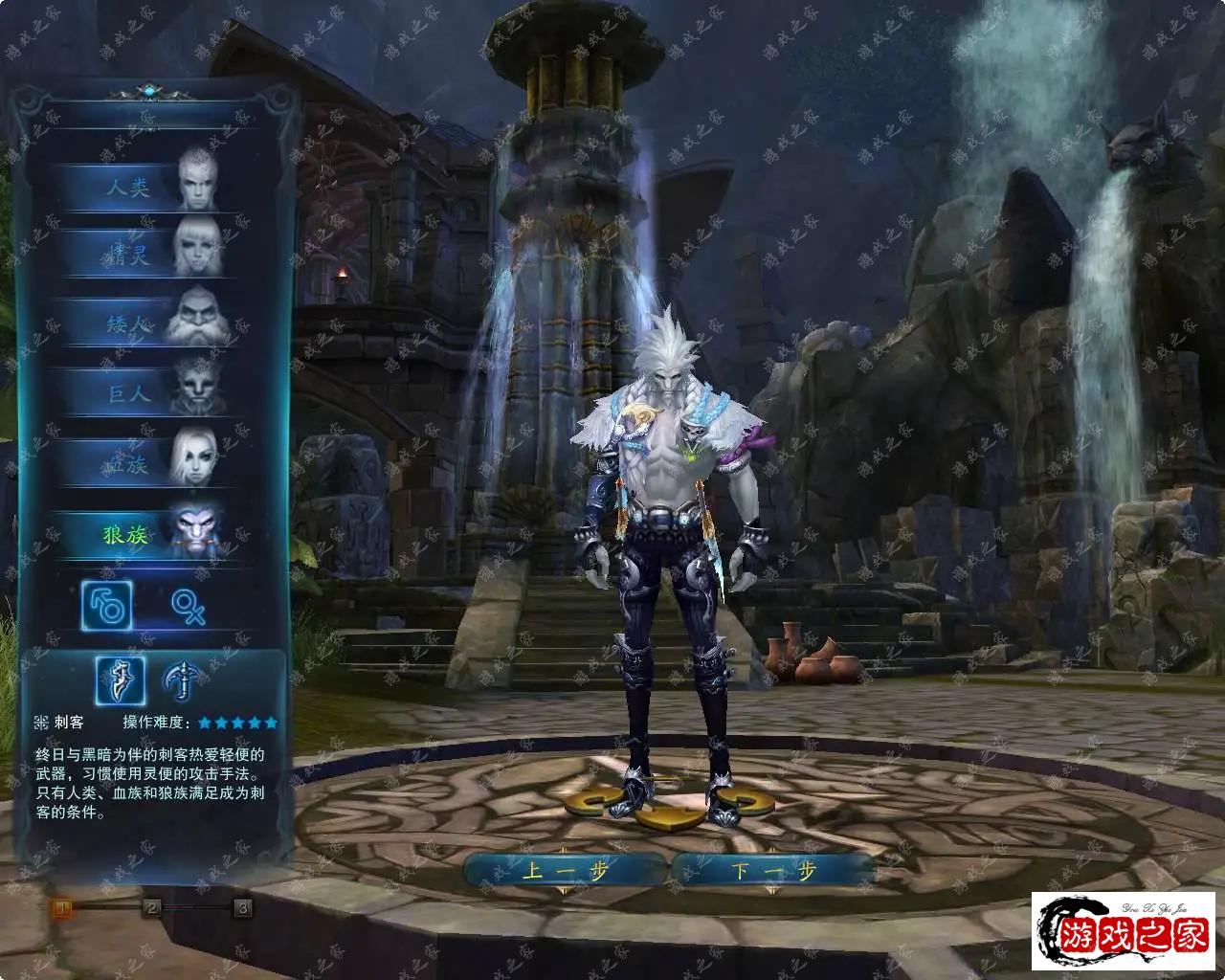Choose the male gender symbol
Viewport: 1225px width, 980px height.
[x=106, y=606]
